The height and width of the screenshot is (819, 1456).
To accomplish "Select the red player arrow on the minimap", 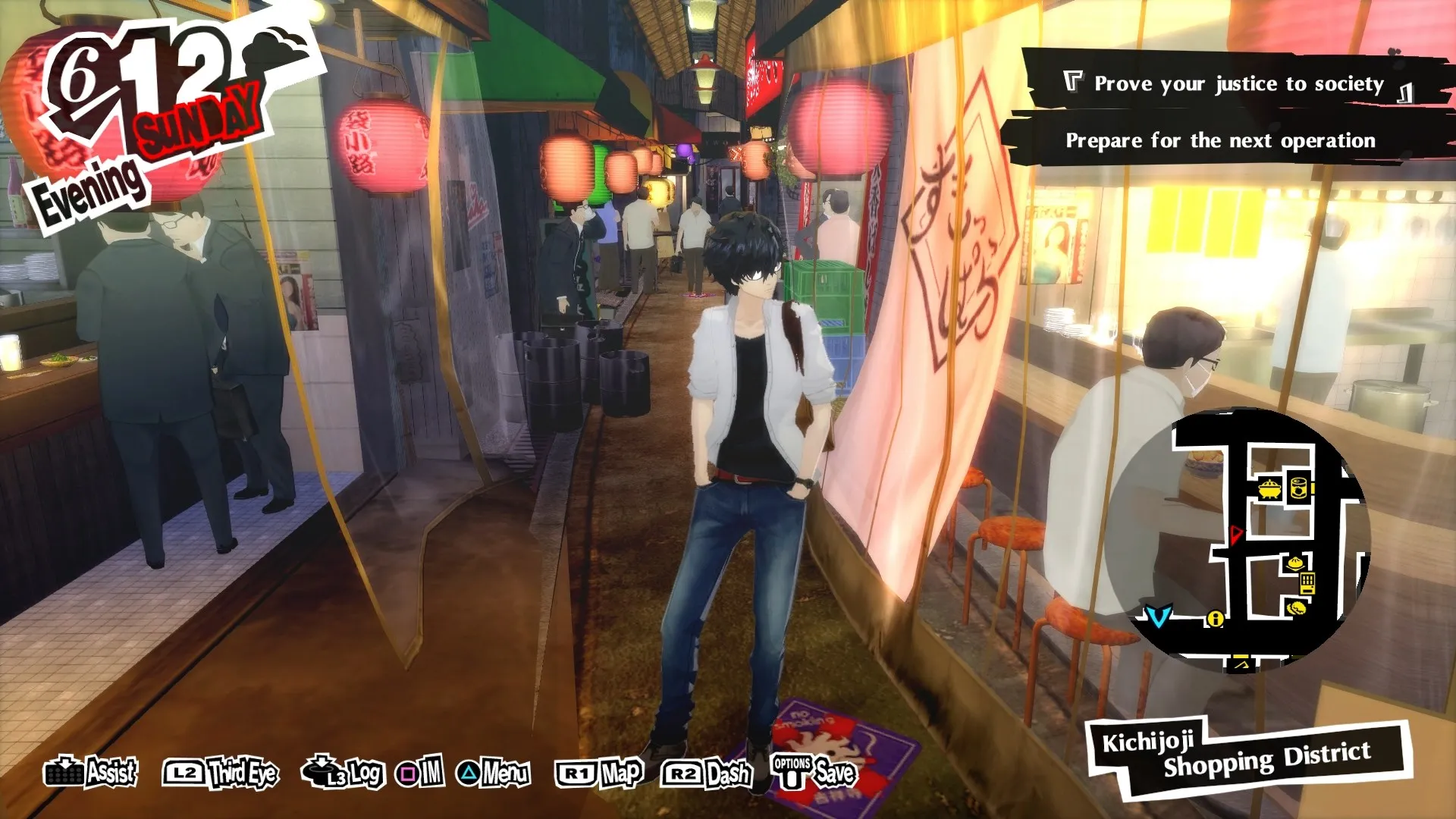I will [x=1236, y=534].
